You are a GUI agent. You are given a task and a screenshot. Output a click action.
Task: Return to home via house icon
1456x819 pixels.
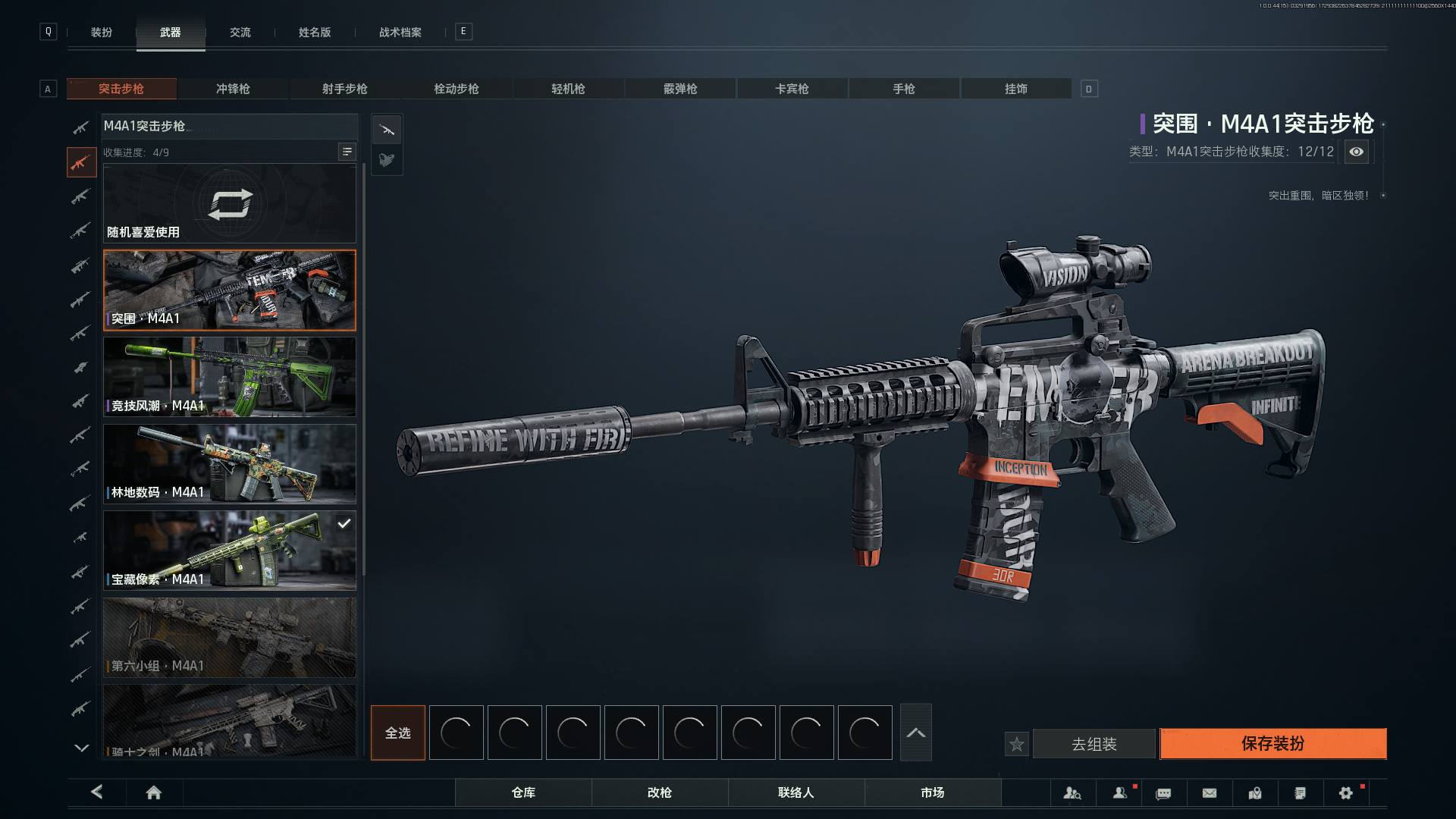click(153, 792)
